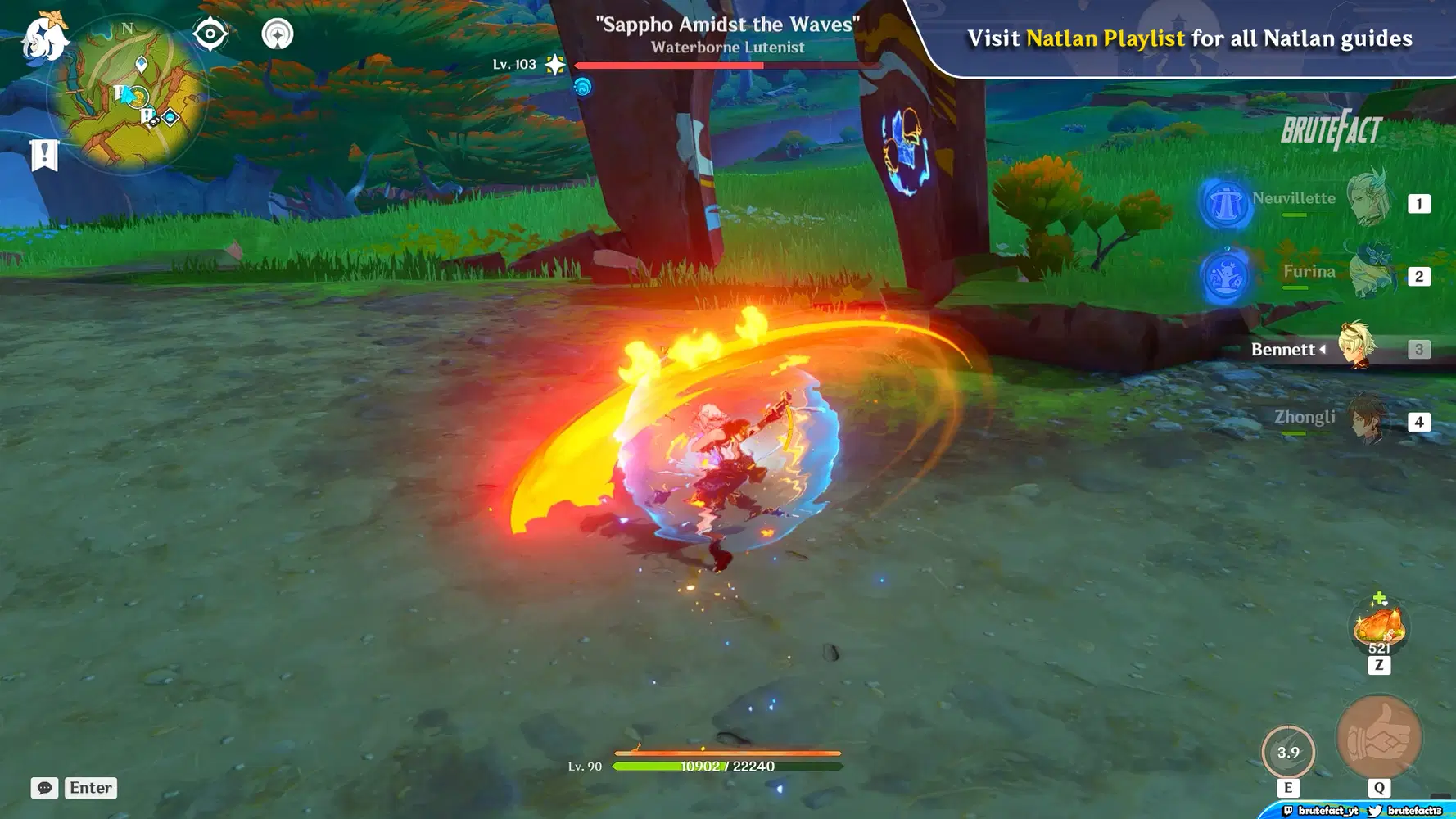Click the Elemental Skill cooldown icon showing 3.9
The image size is (1456, 819).
[x=1289, y=751]
